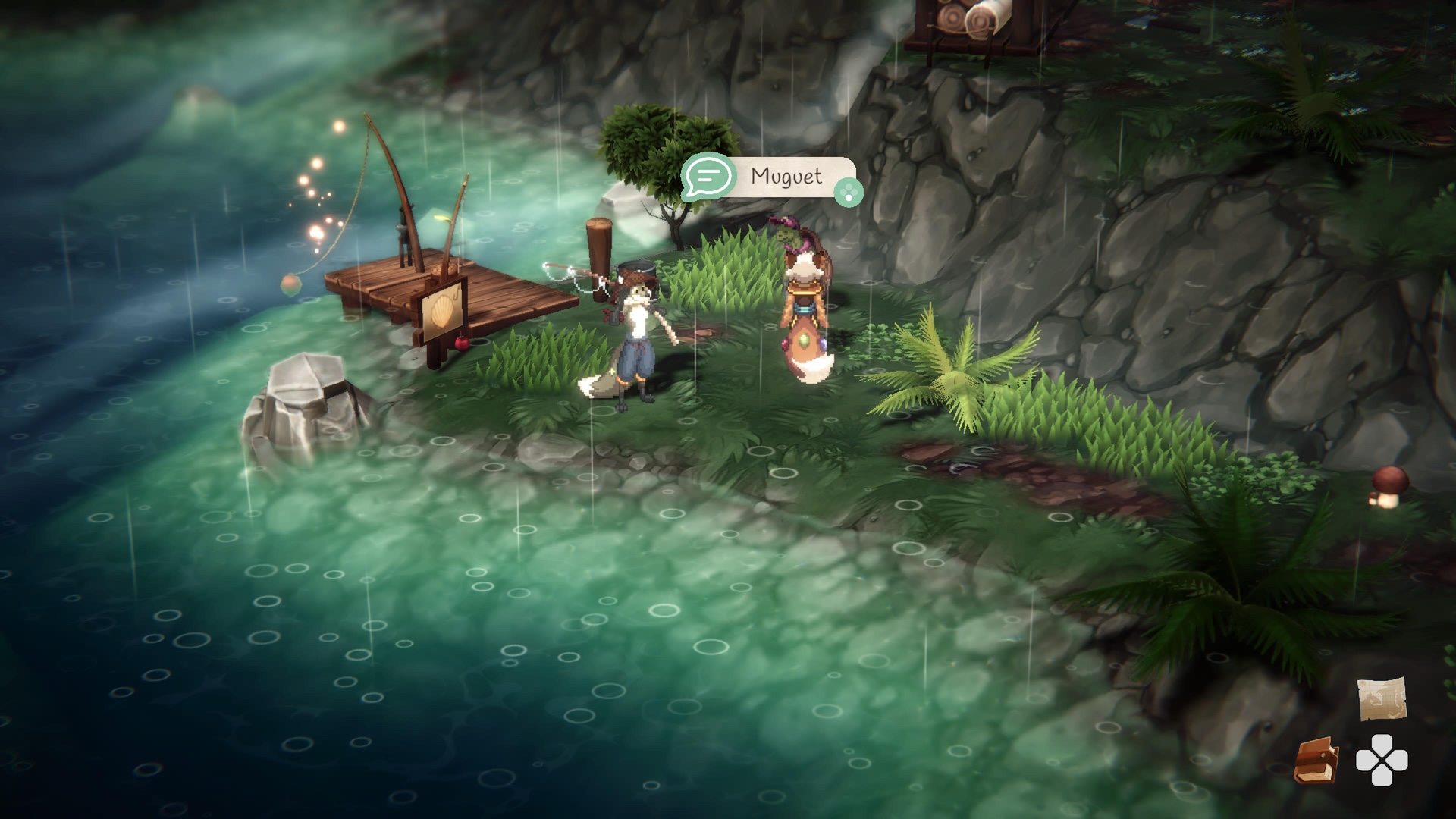Open the parchment map icon
1456x819 pixels.
click(1381, 698)
